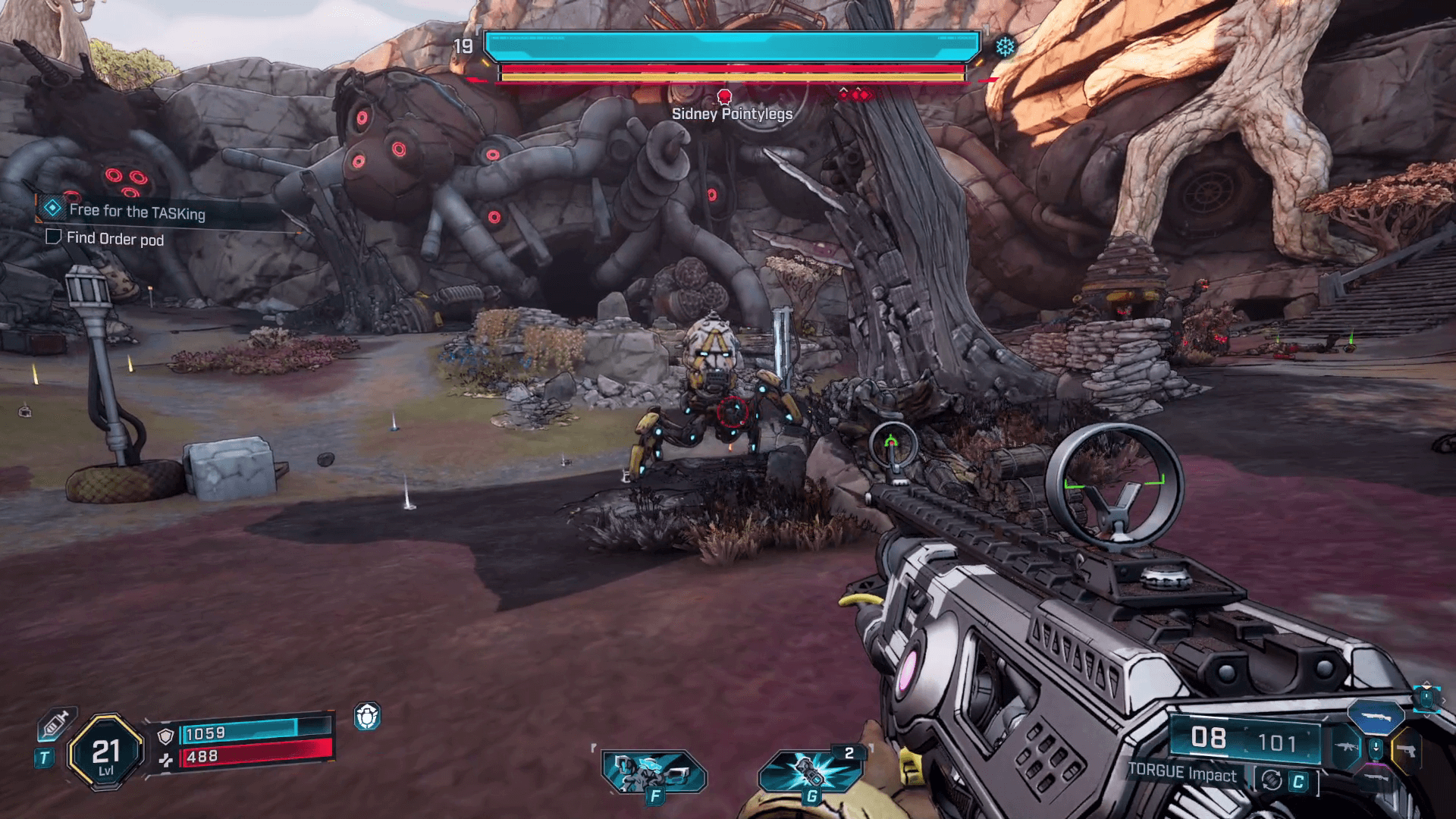This screenshot has height=819, width=1456.
Task: Tick the Find Order pod objective checkbox
Action: point(53,237)
